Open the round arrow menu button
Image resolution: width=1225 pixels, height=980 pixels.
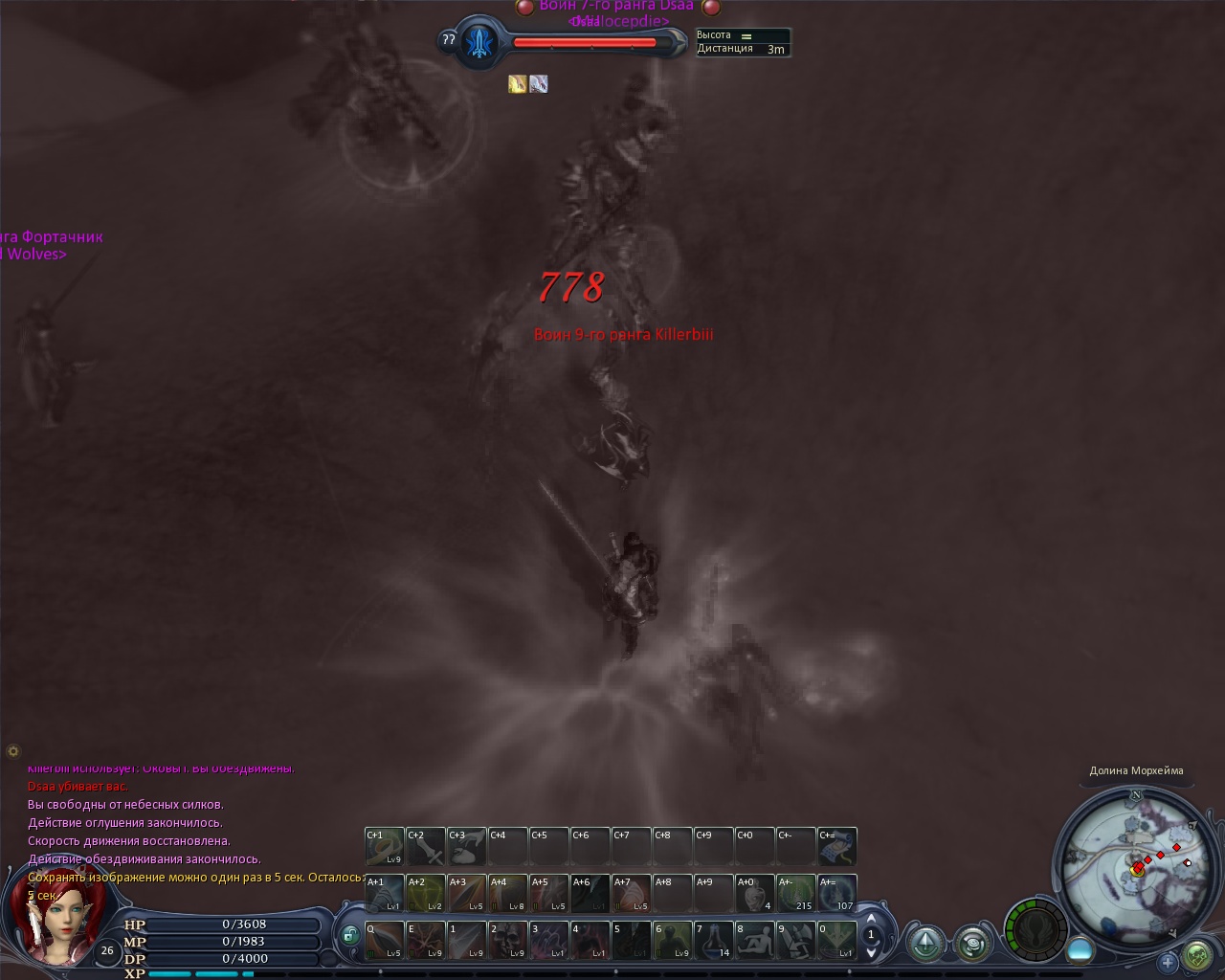[926, 944]
